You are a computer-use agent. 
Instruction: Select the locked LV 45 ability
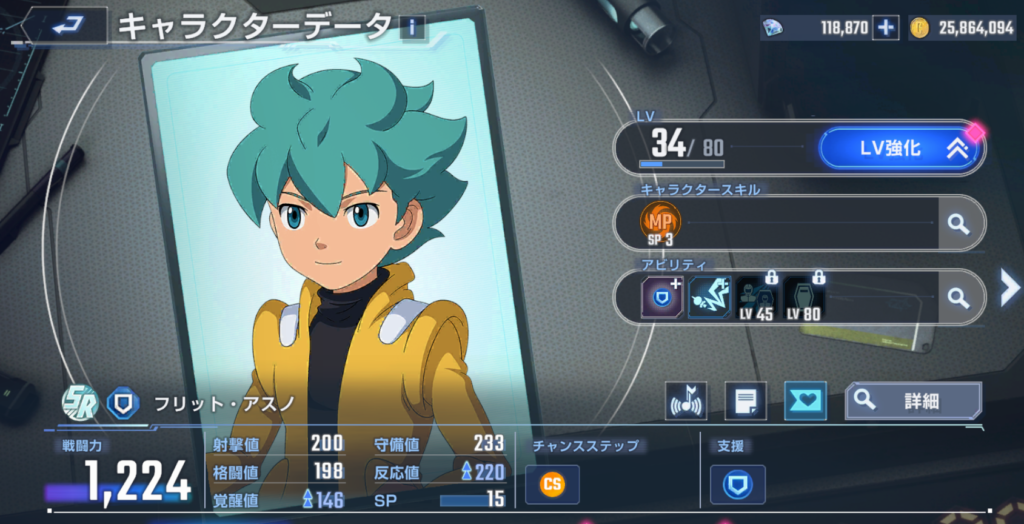[757, 297]
